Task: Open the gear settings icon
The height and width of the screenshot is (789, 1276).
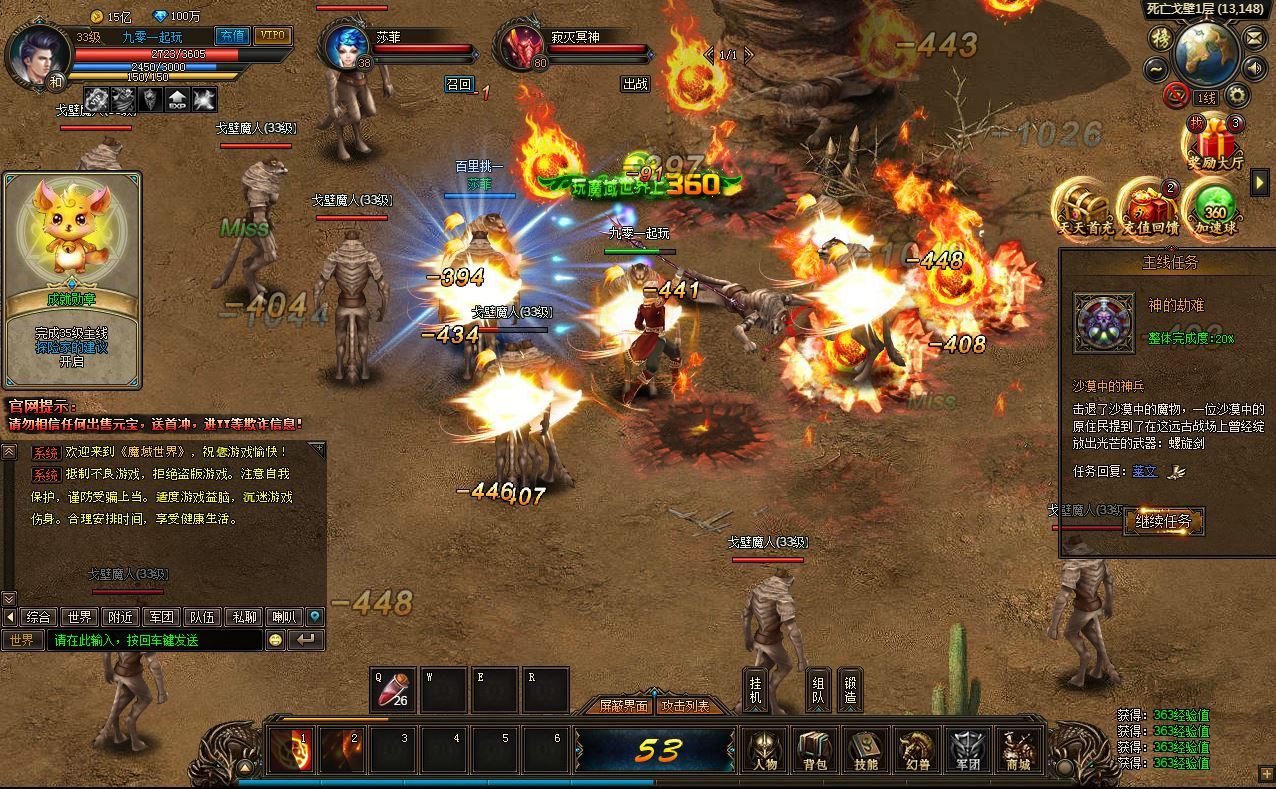Action: click(1237, 96)
